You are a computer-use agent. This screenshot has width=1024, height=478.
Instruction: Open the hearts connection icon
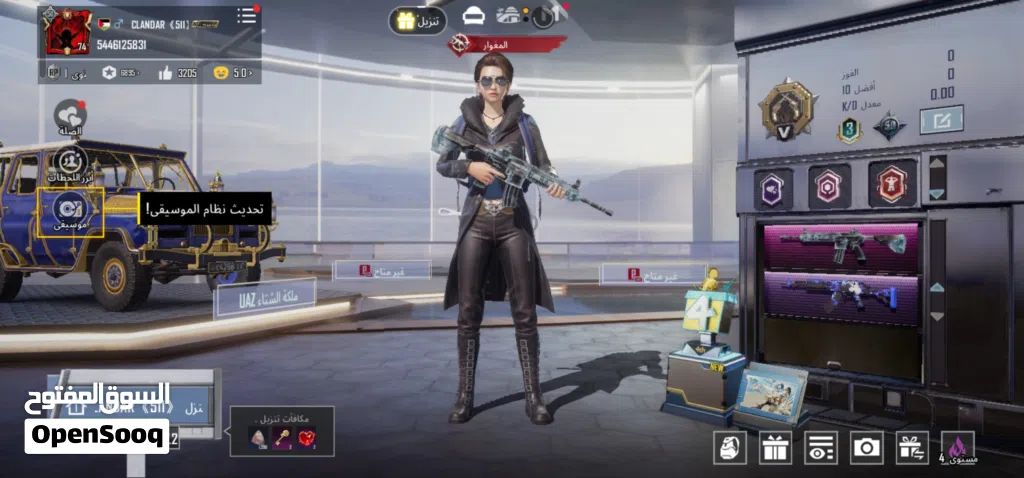coord(69,116)
